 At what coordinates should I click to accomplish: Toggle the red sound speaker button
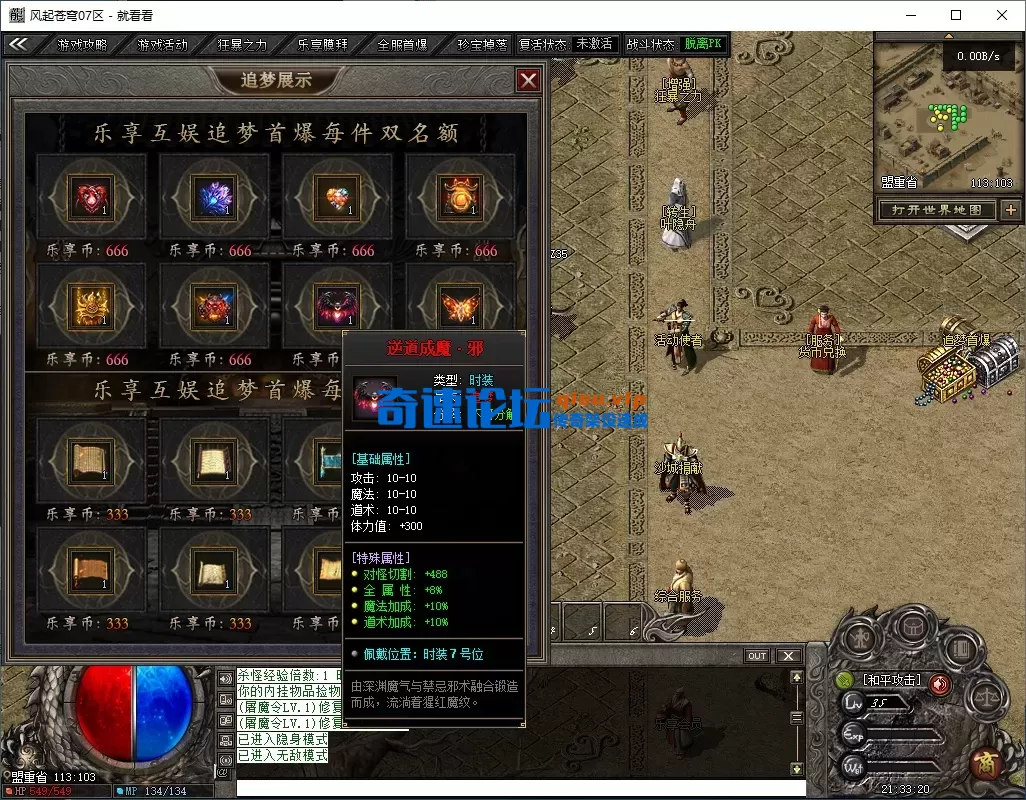(940, 683)
